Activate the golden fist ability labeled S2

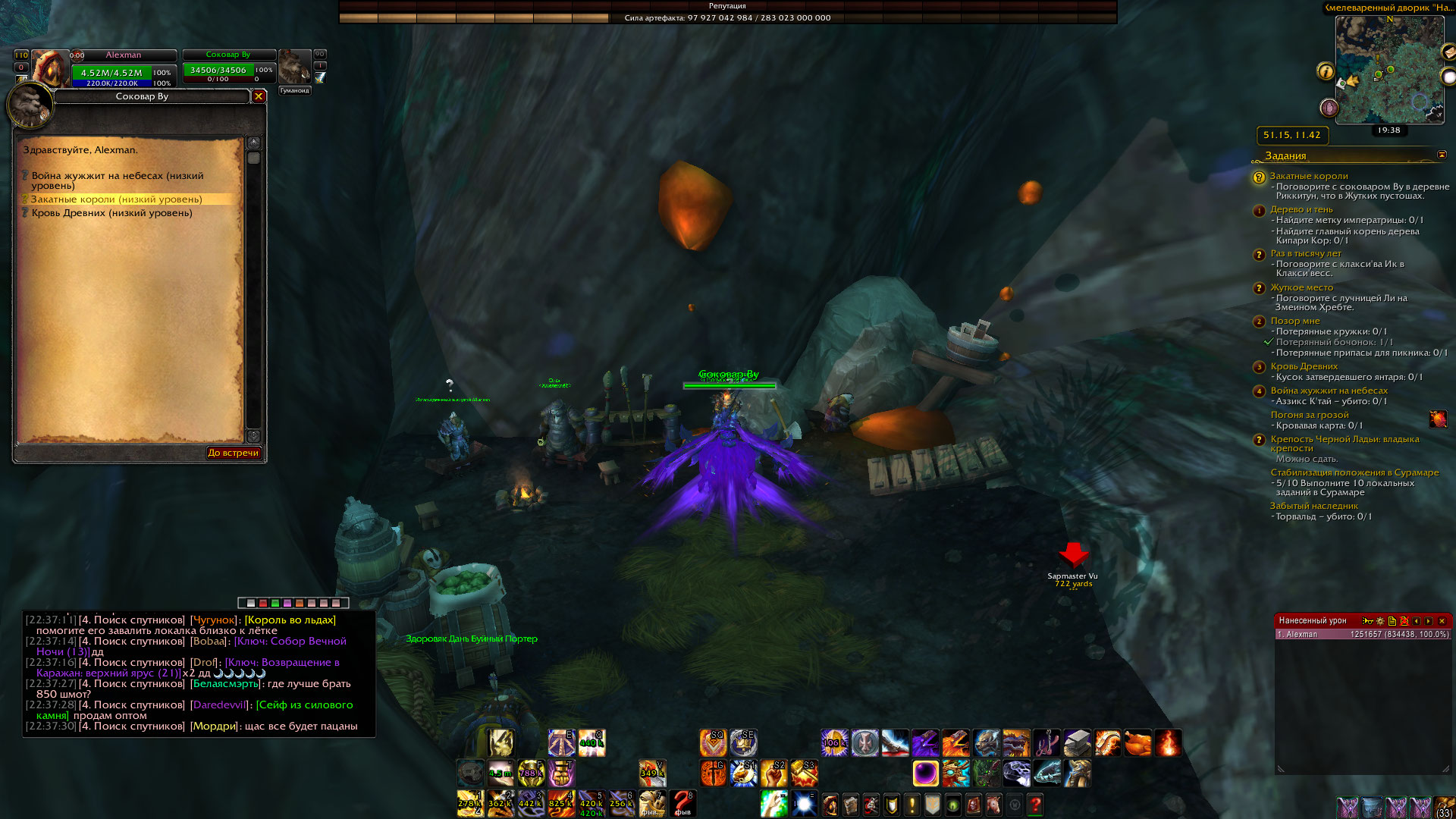pyautogui.click(x=773, y=773)
